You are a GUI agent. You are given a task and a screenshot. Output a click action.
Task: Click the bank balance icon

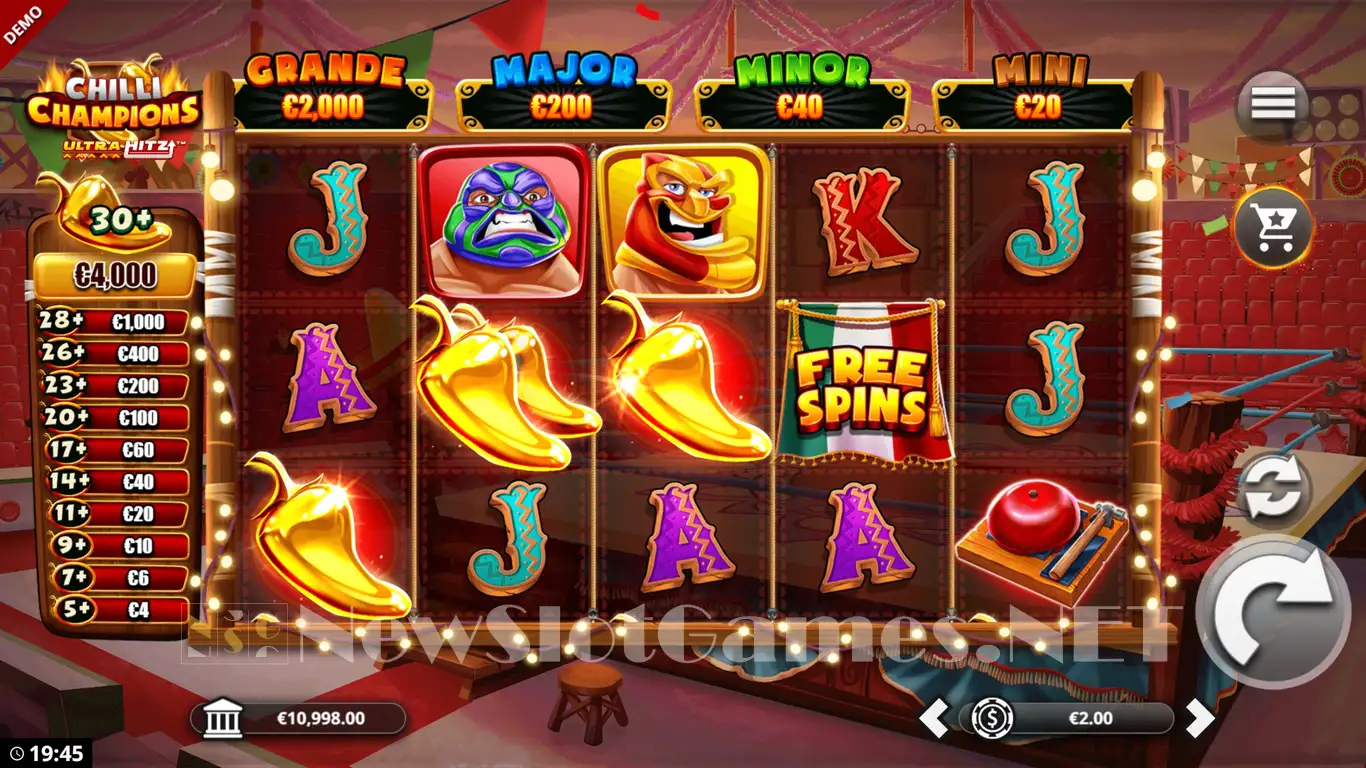(x=223, y=718)
